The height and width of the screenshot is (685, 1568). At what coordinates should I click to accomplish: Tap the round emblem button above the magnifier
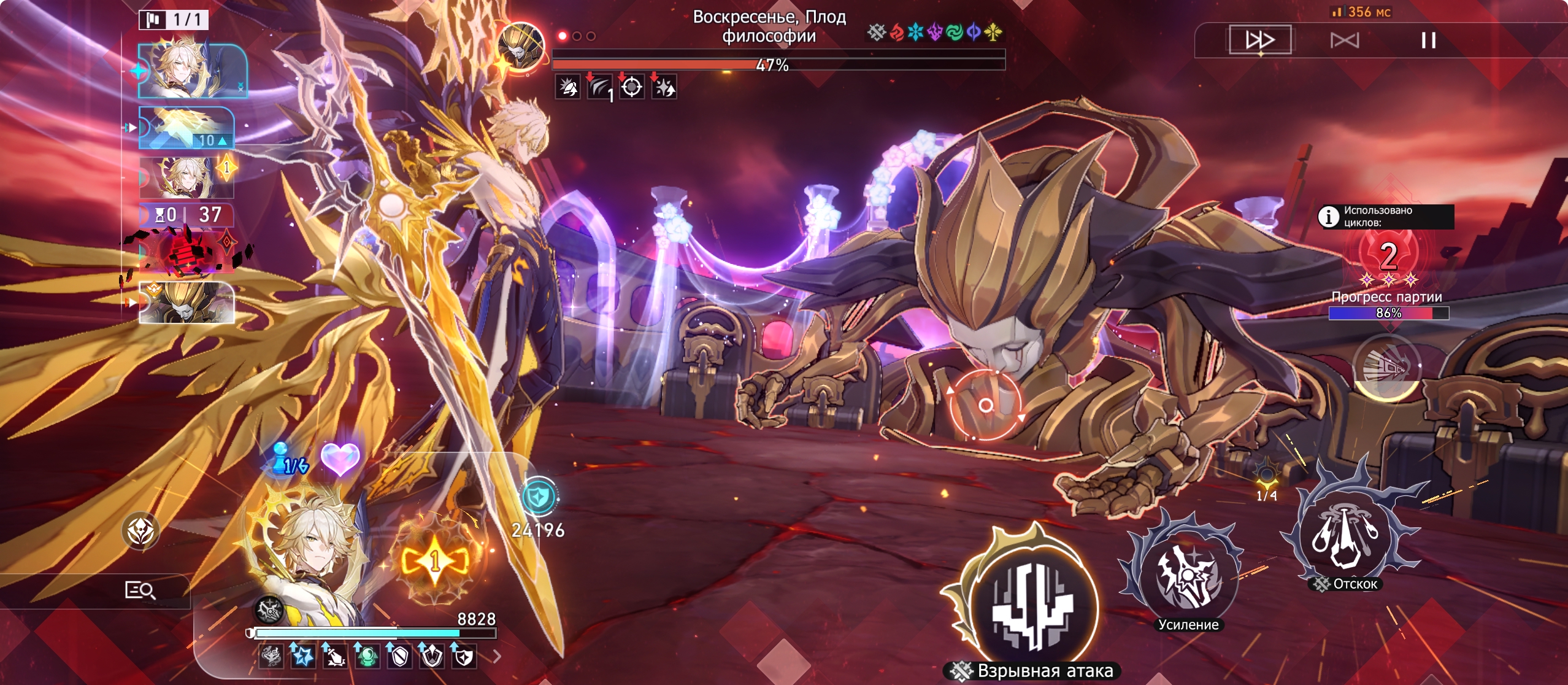(140, 530)
